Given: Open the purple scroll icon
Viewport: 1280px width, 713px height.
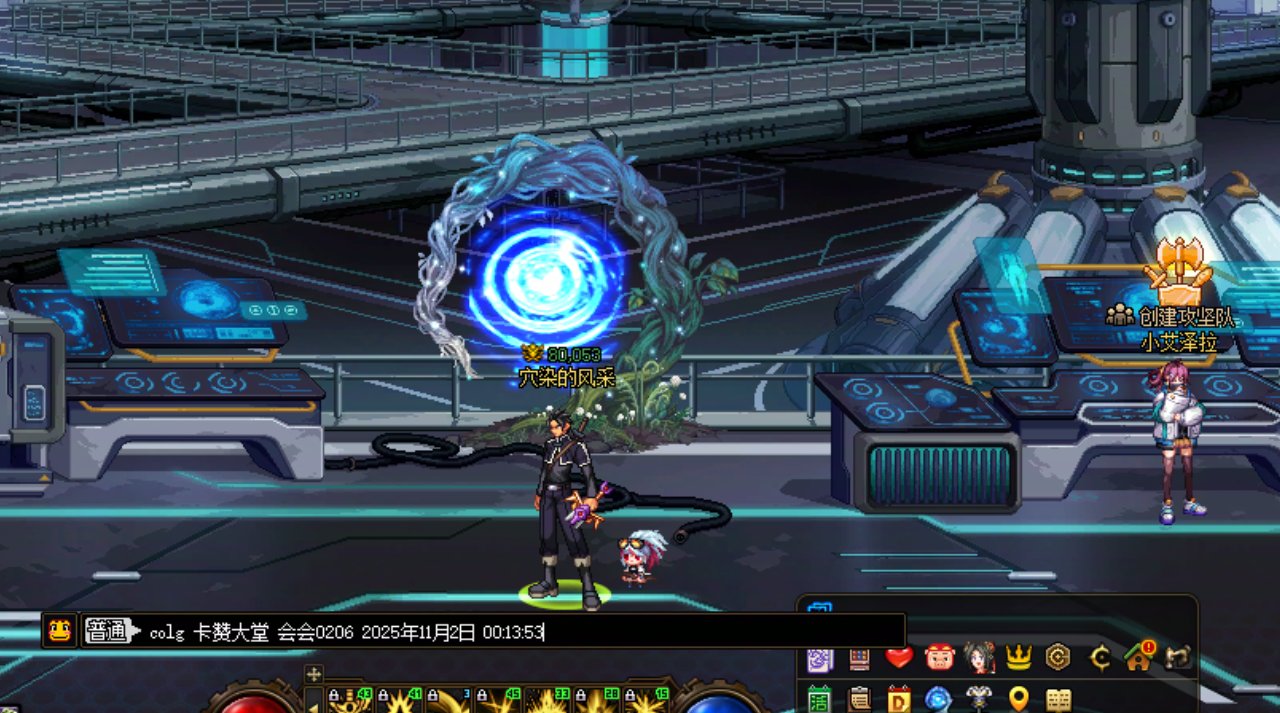Looking at the screenshot, I should coord(820,659).
